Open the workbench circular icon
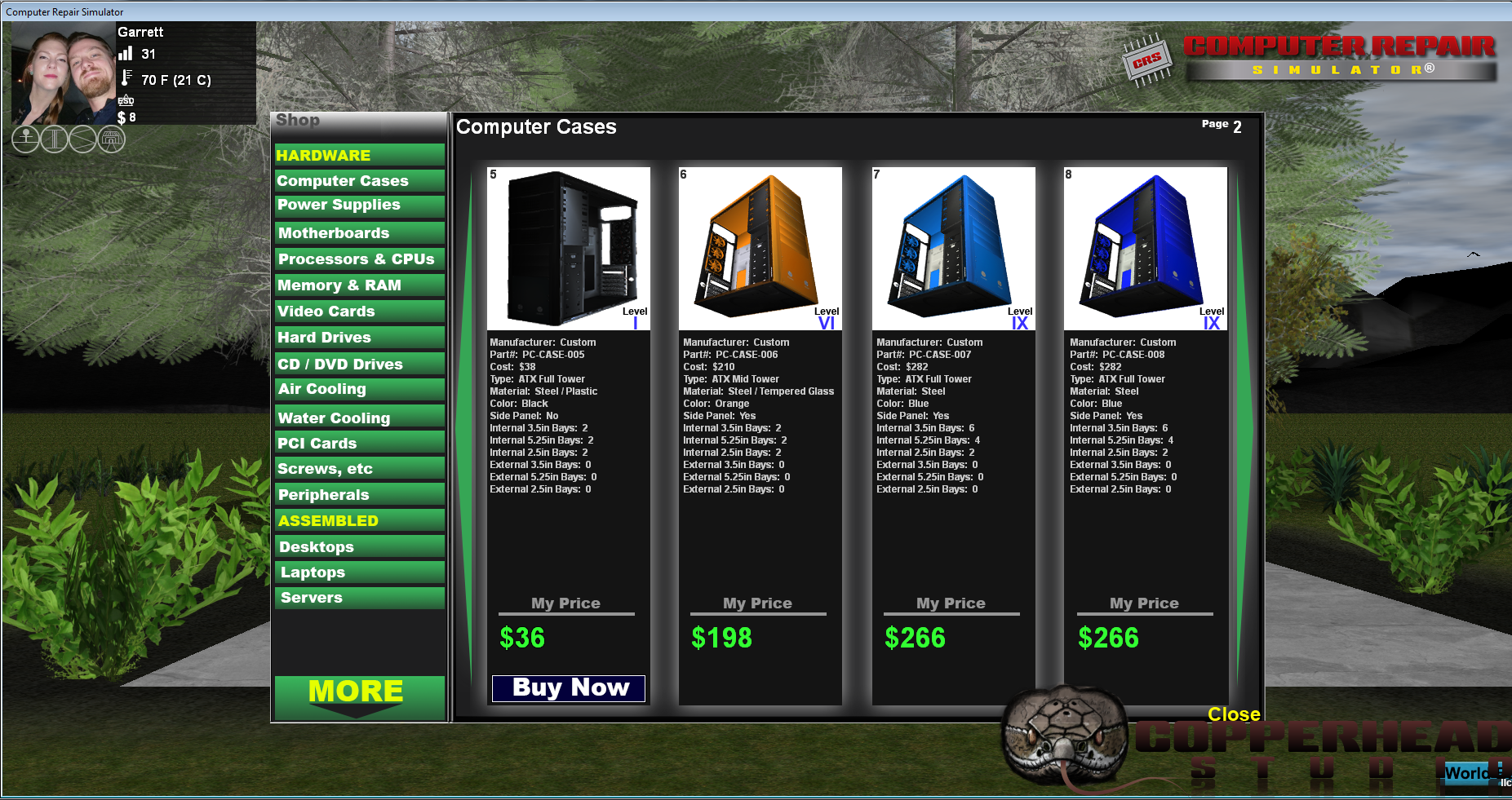This screenshot has width=1512, height=800. point(54,139)
